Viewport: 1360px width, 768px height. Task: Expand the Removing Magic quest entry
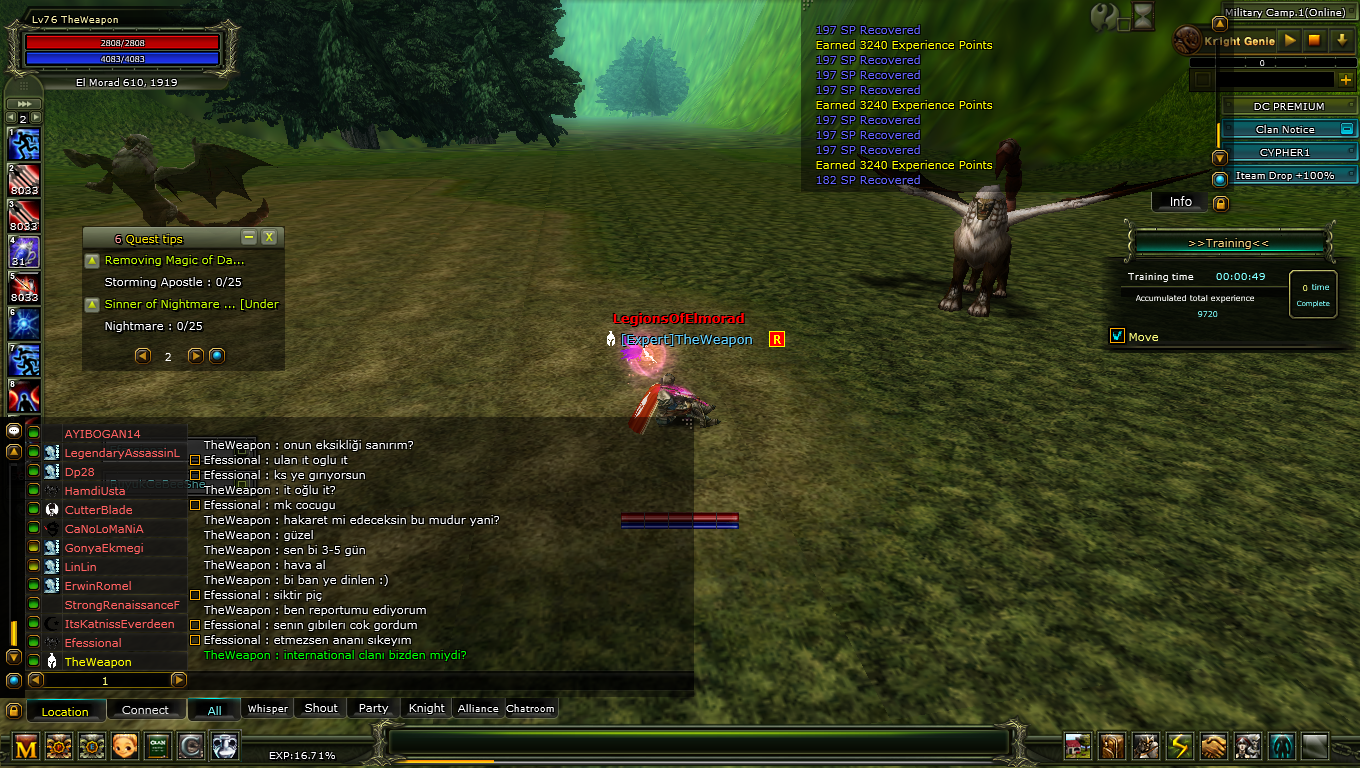(x=92, y=260)
